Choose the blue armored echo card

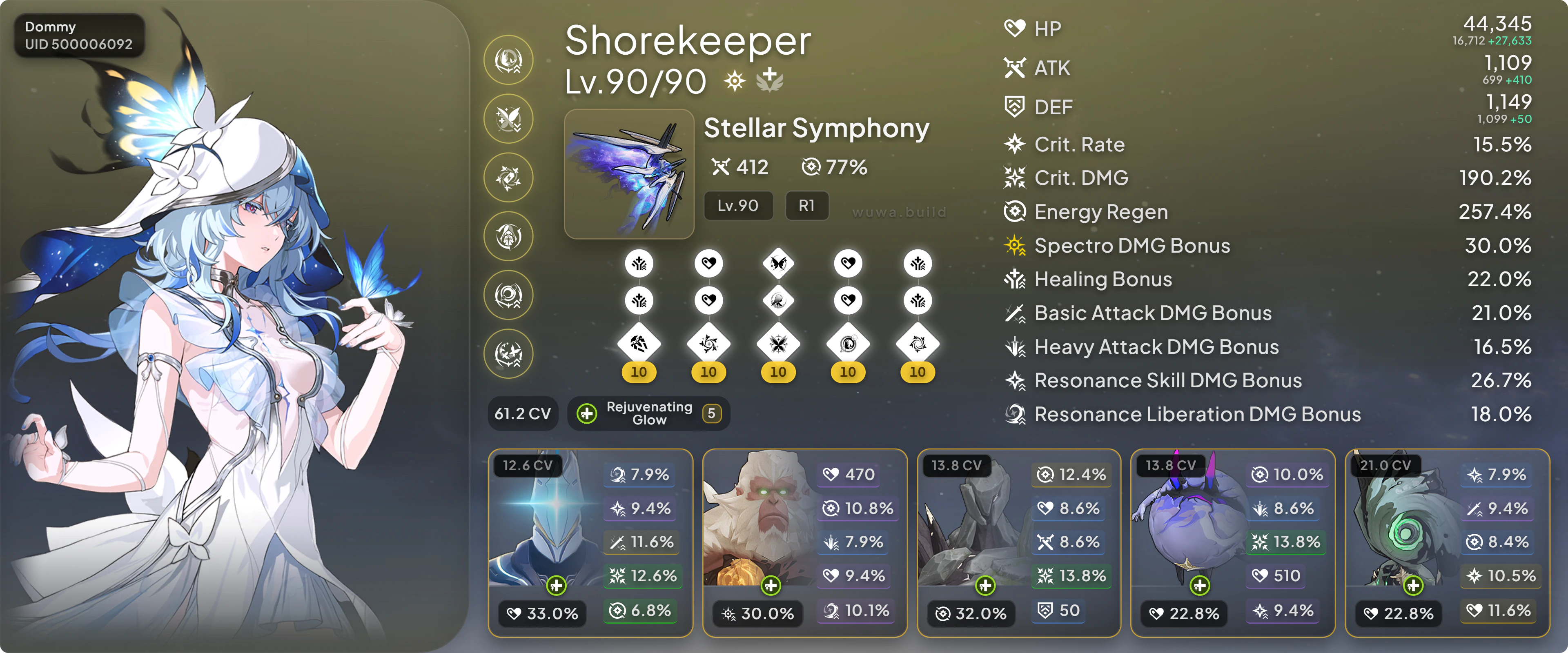pos(590,543)
